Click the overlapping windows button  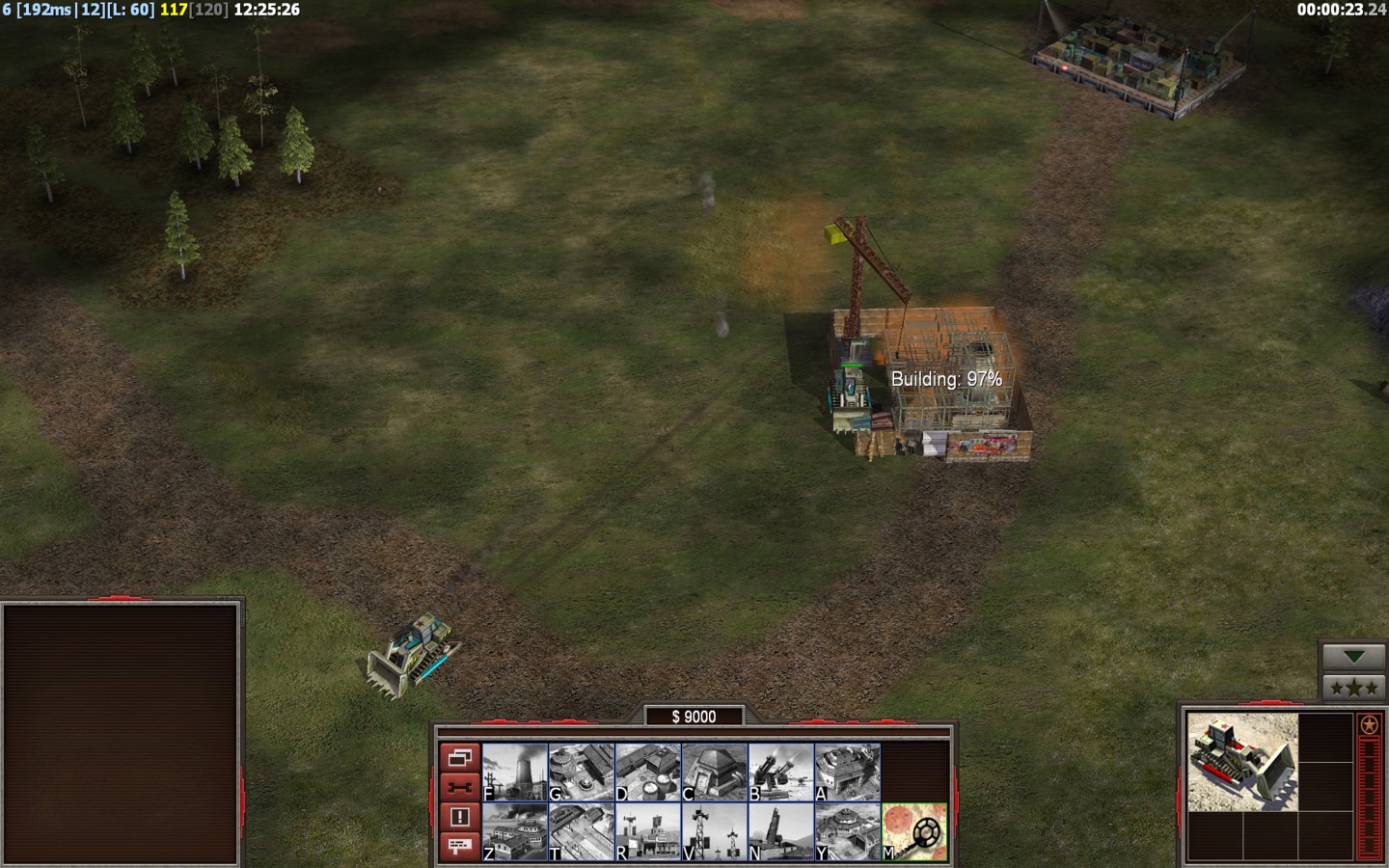(459, 757)
